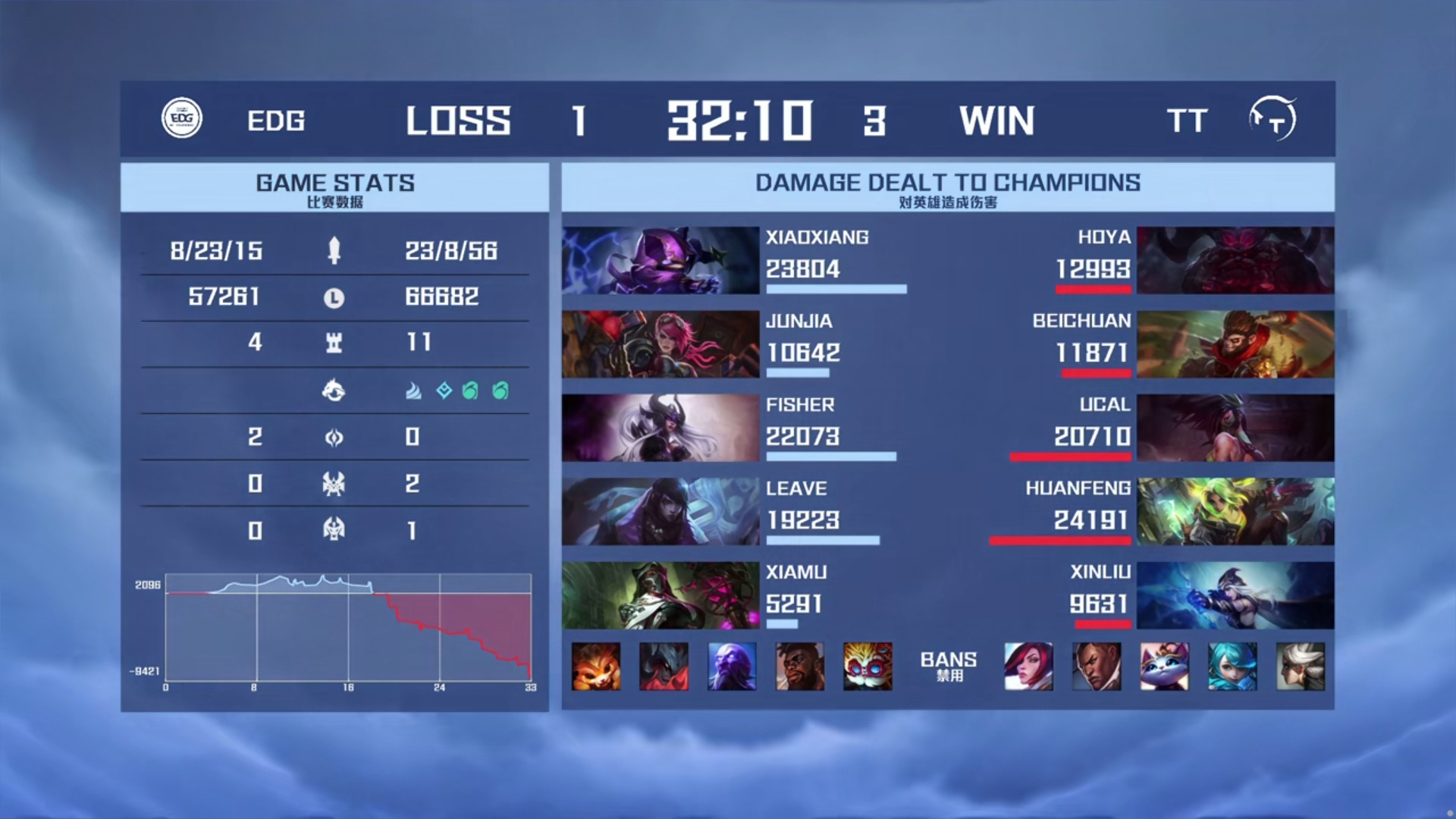Click the ocean drake icon
This screenshot has width=1456, height=819.
[x=413, y=392]
